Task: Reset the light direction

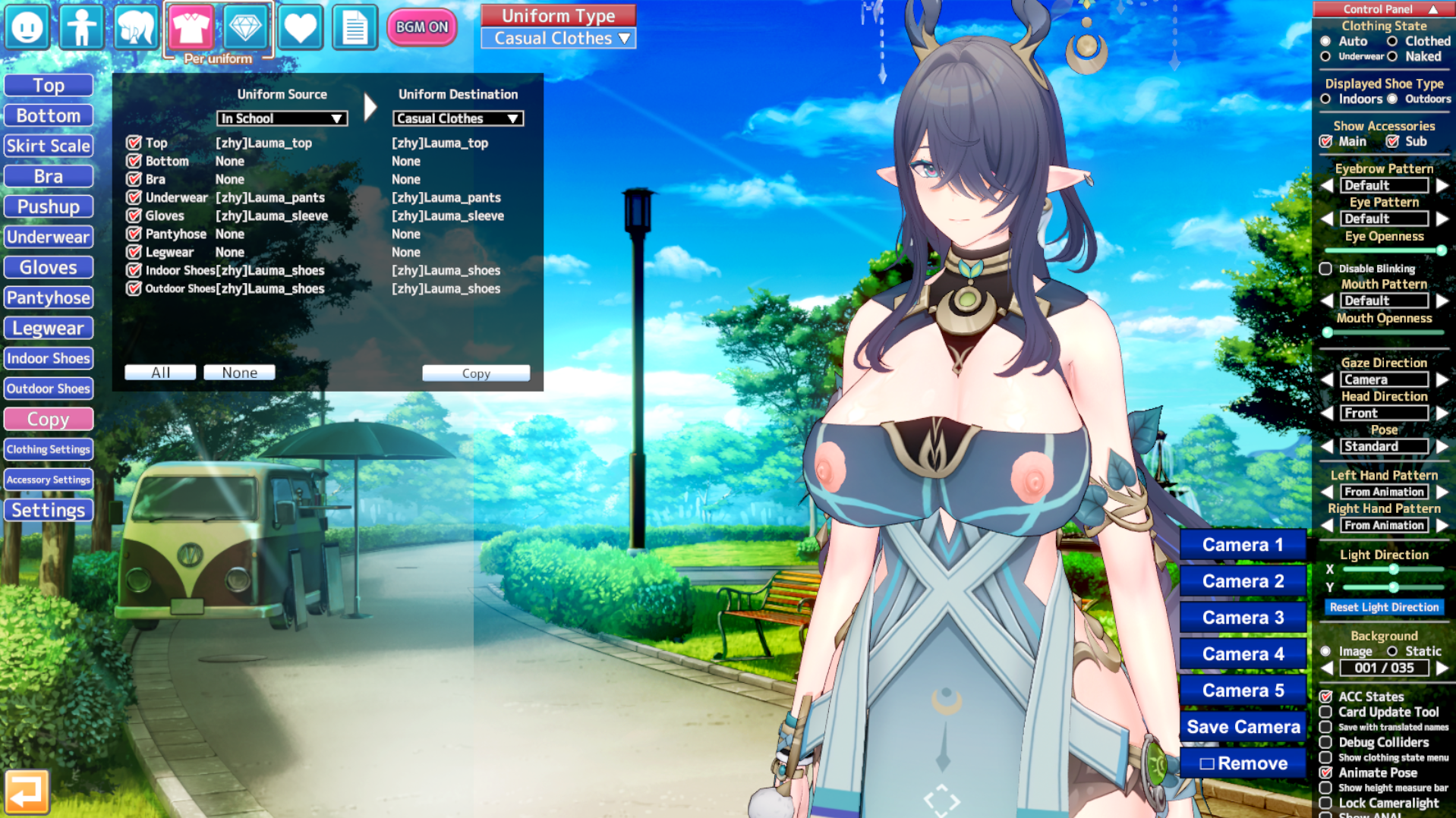Action: (x=1384, y=607)
